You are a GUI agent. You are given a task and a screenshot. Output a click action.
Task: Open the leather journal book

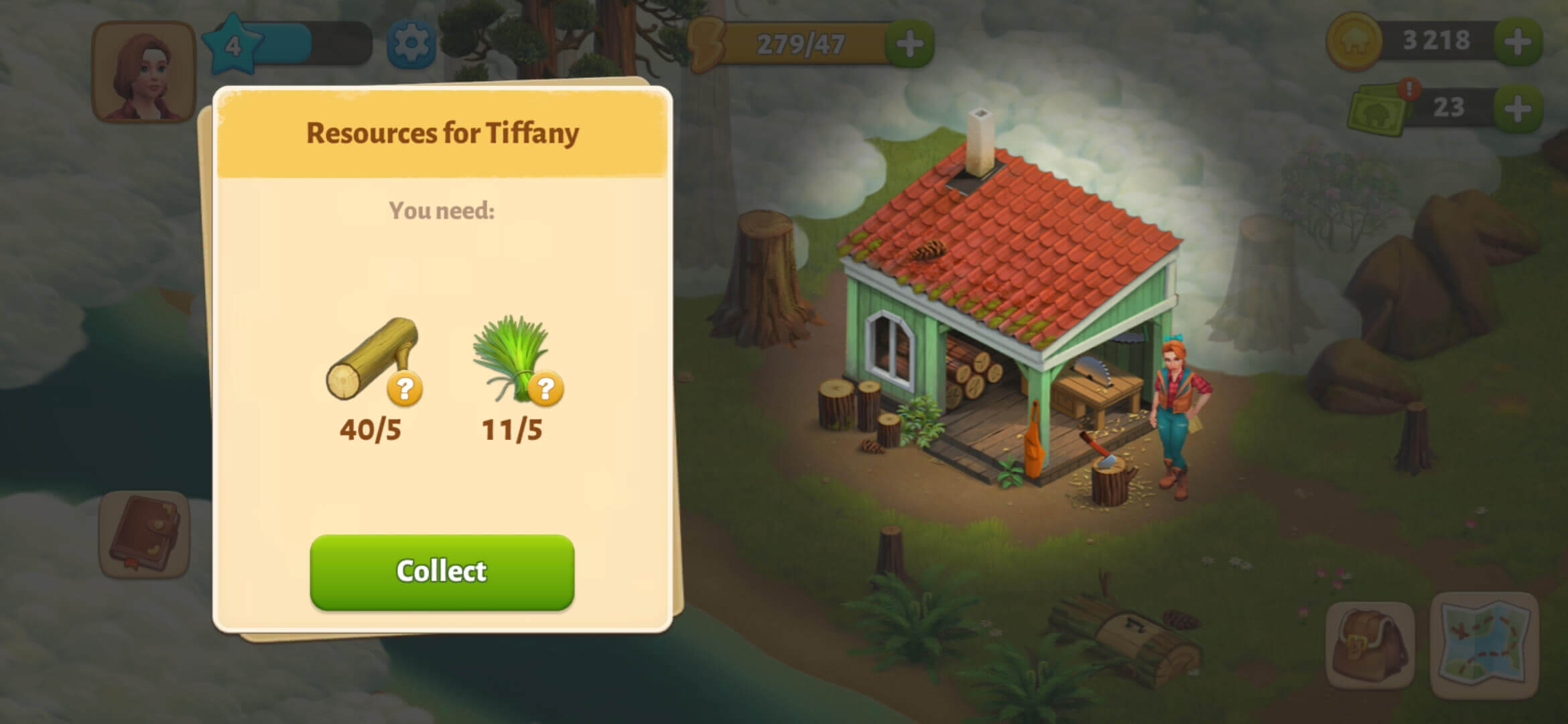tap(143, 535)
